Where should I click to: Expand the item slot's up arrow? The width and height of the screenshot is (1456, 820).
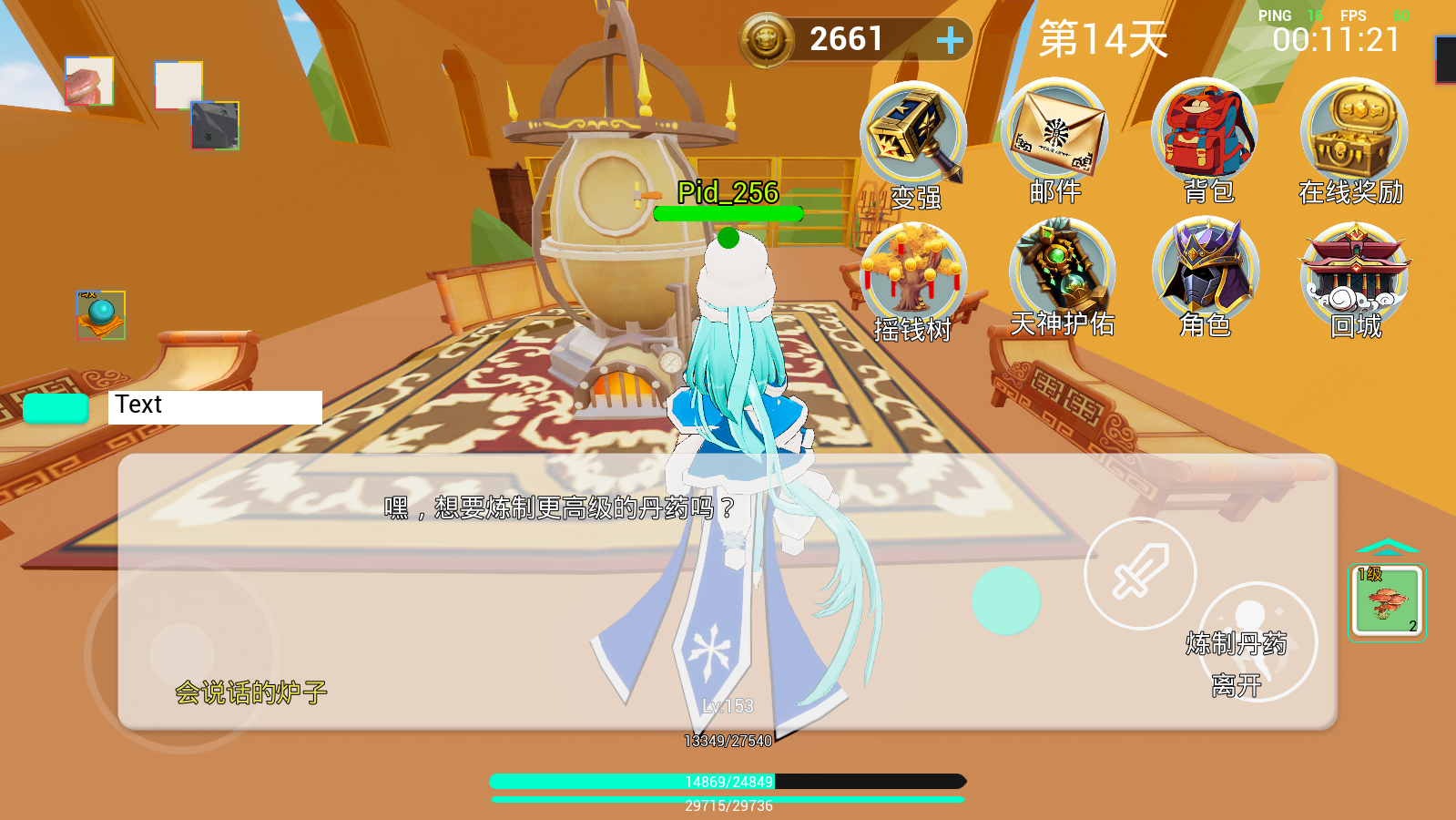point(1387,547)
